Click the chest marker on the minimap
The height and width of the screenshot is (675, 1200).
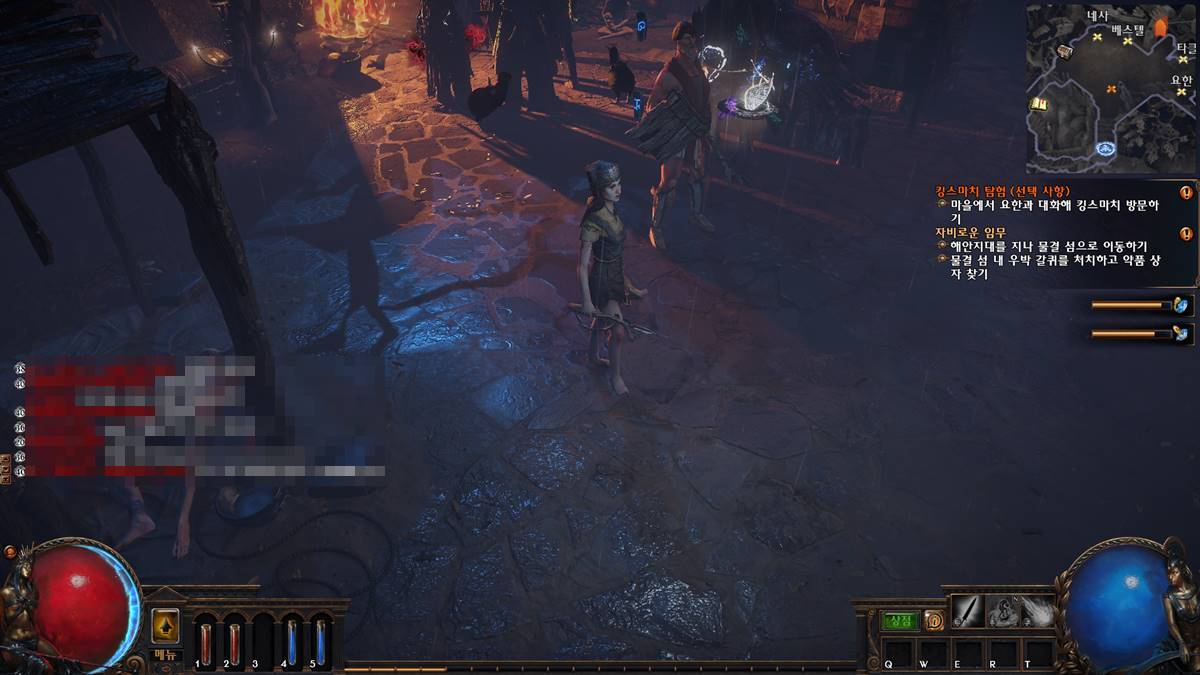click(1066, 51)
